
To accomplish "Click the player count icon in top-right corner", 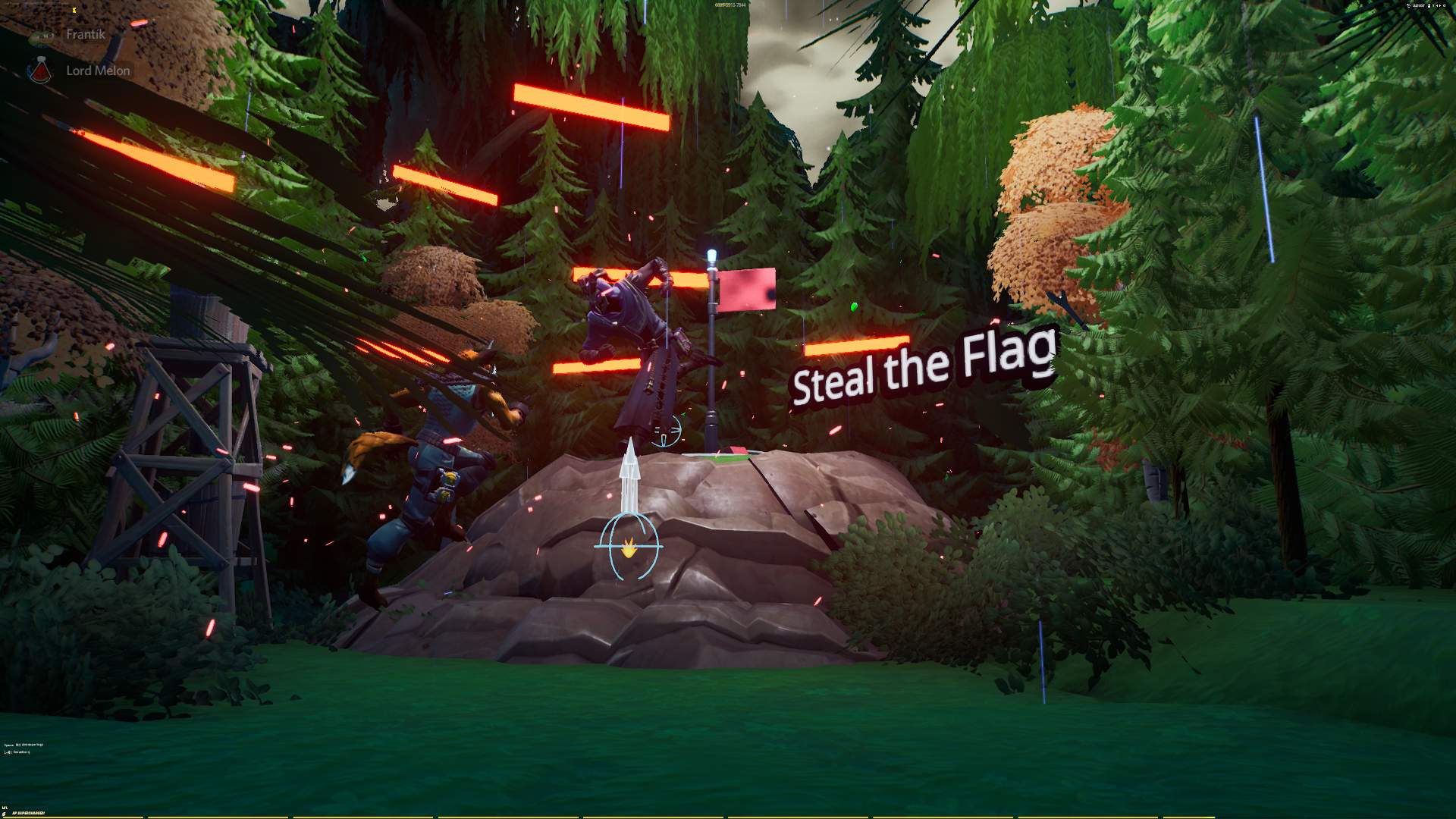I will [x=1429, y=6].
